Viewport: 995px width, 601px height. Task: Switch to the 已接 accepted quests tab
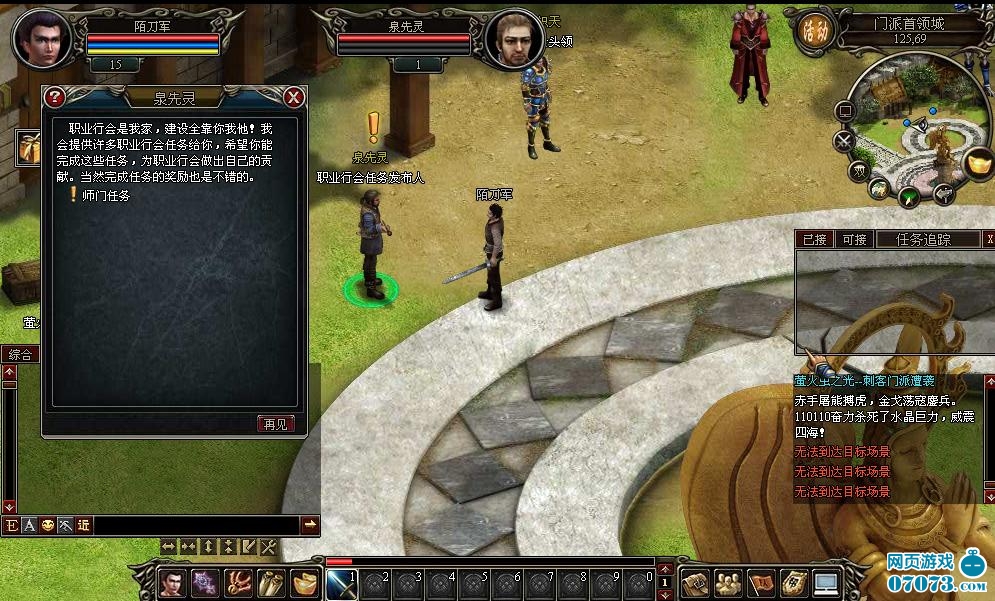click(x=815, y=239)
